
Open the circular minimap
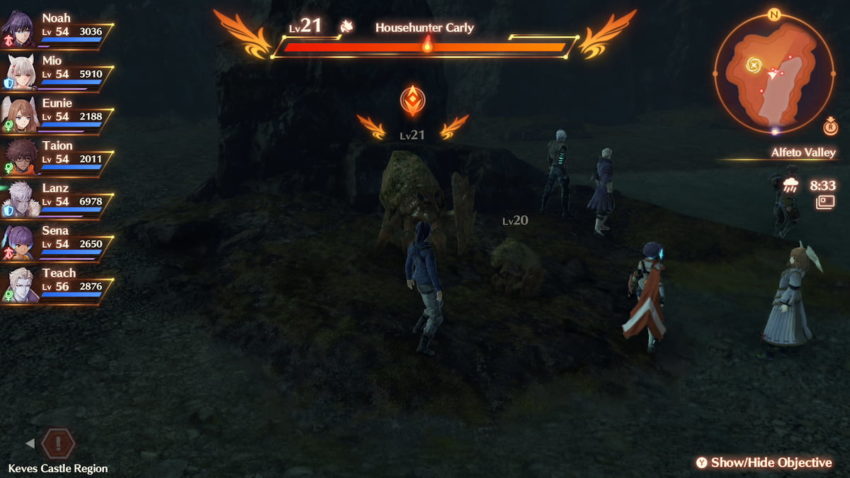[774, 73]
